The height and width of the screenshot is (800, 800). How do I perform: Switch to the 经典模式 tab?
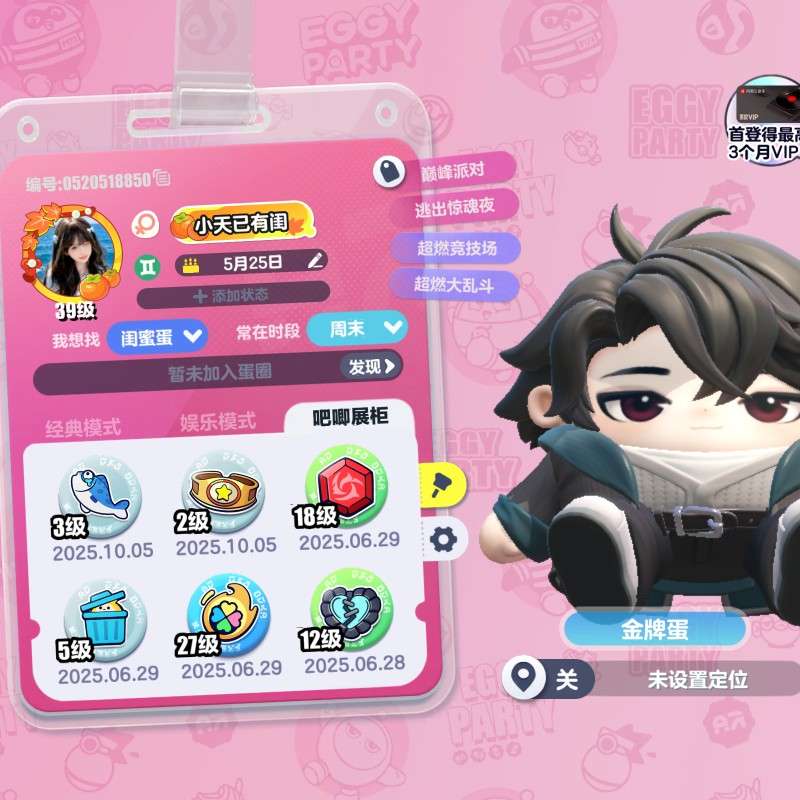coord(83,427)
